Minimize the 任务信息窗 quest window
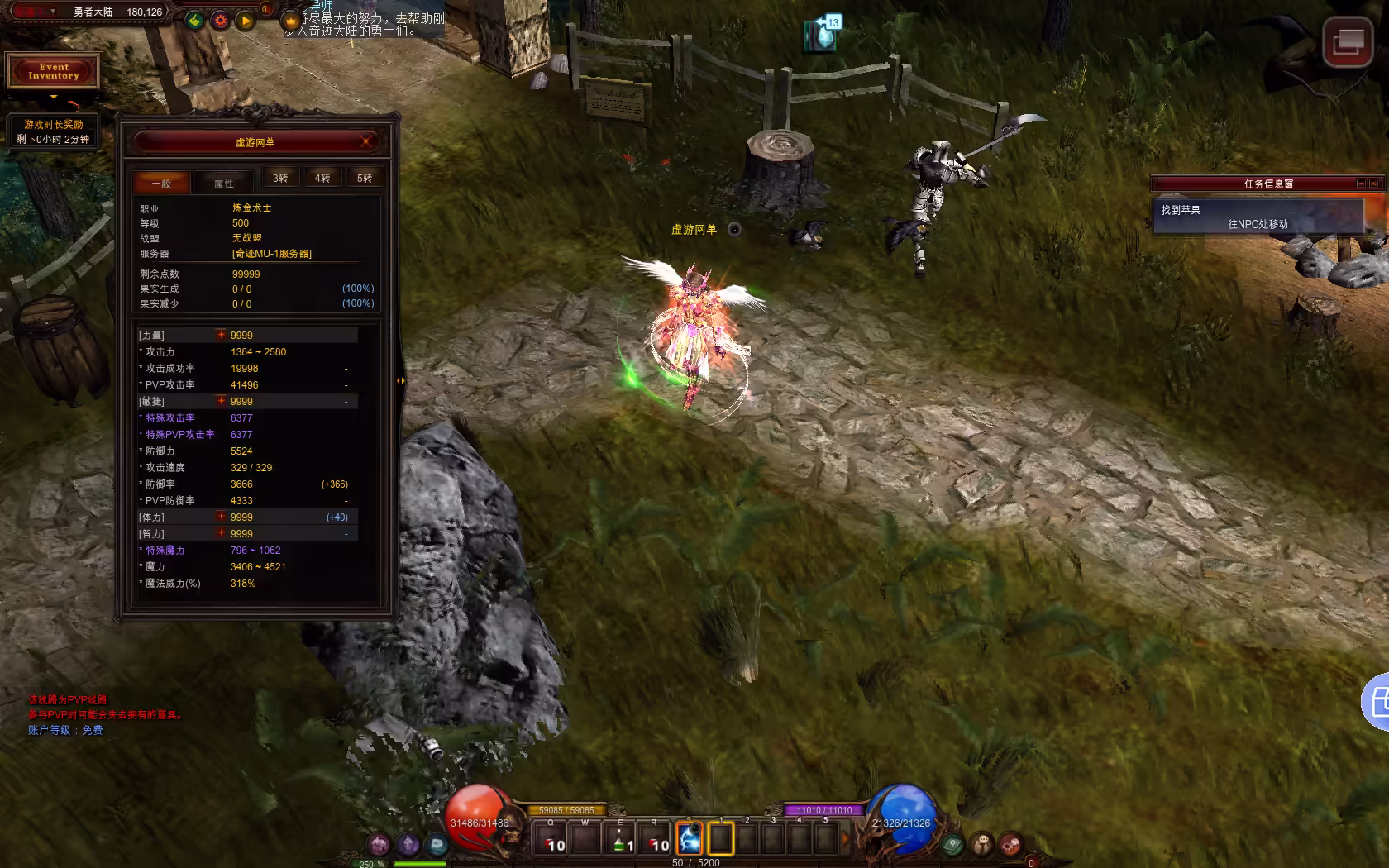This screenshot has width=1389, height=868. click(x=1361, y=184)
